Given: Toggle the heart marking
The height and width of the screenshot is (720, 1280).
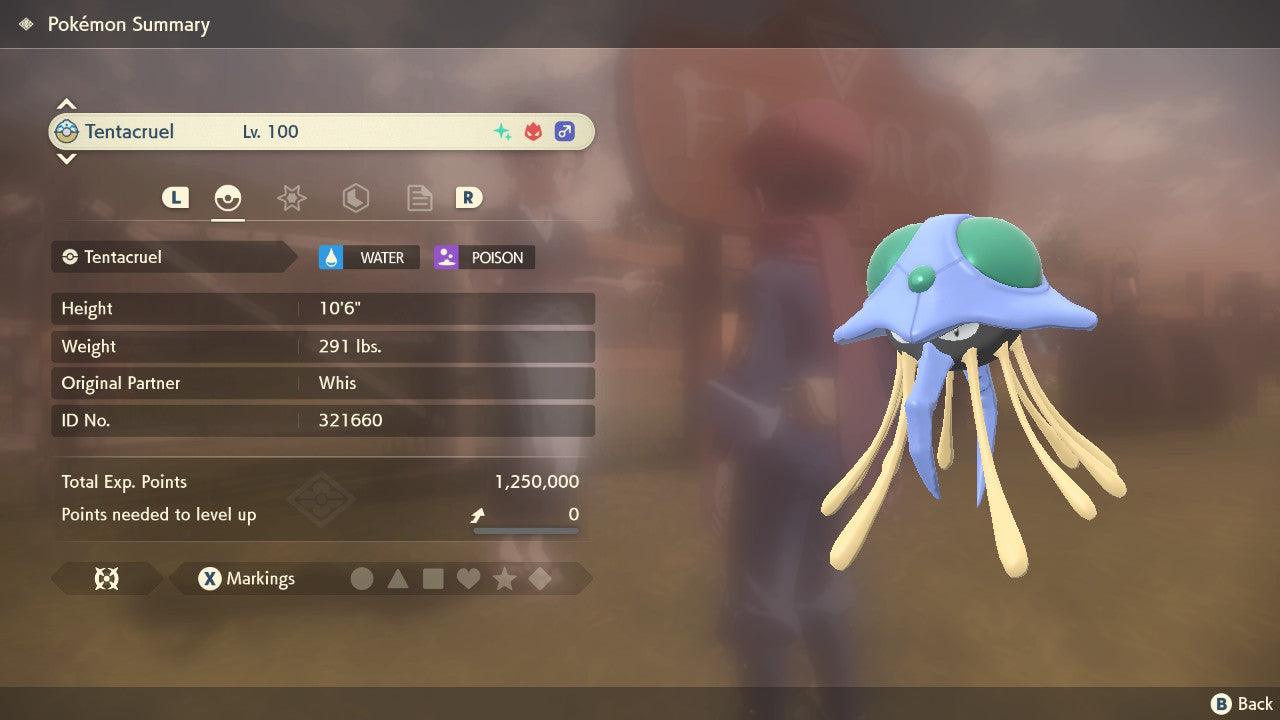Looking at the screenshot, I should (468, 579).
